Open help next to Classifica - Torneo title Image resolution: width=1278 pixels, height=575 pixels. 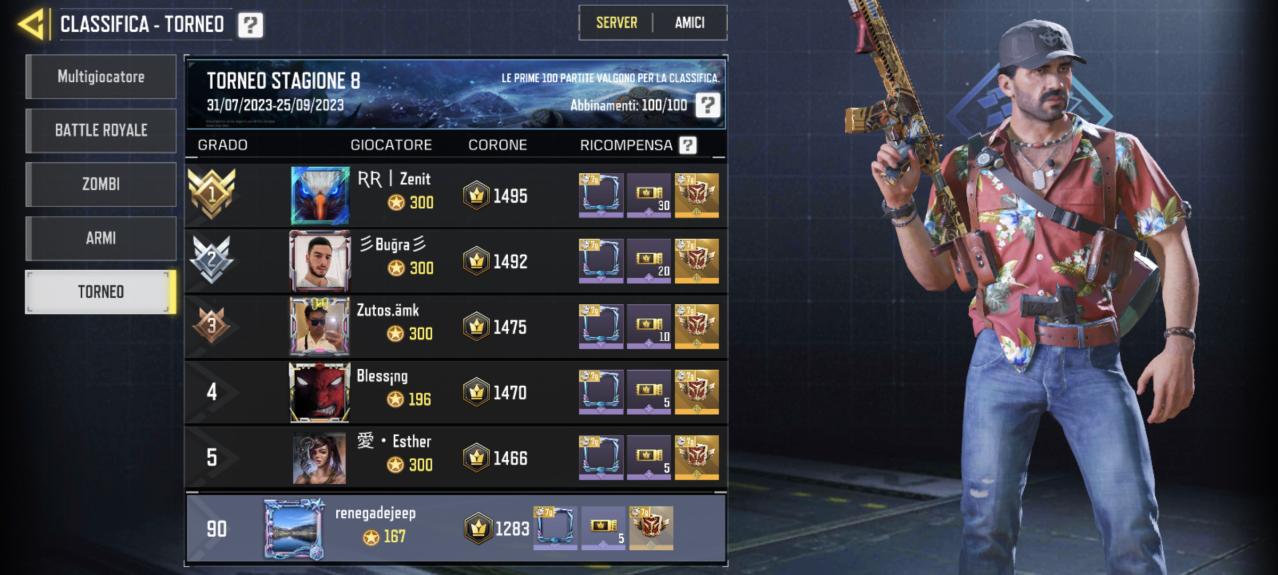point(250,25)
